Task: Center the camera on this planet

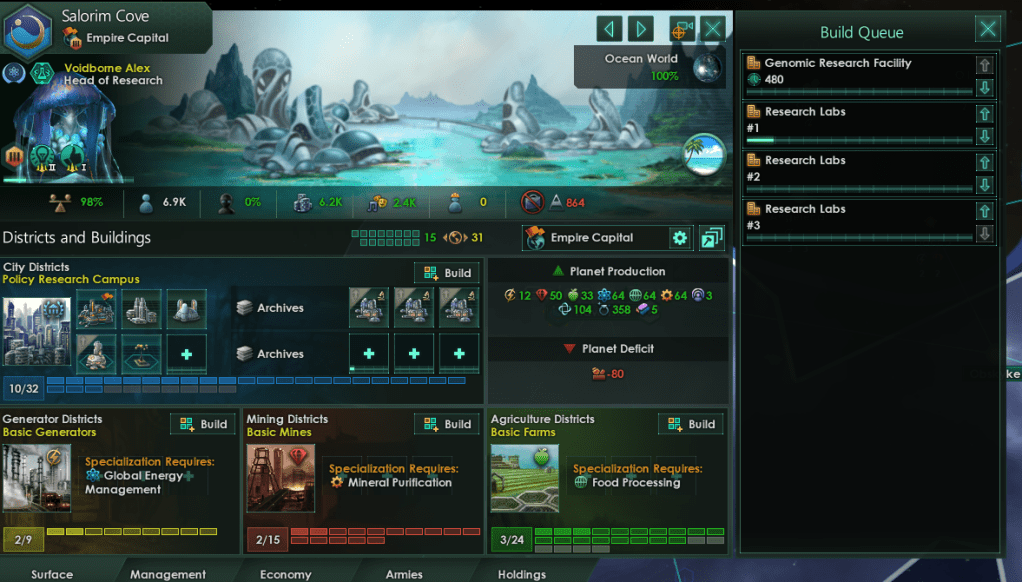Action: pos(682,28)
